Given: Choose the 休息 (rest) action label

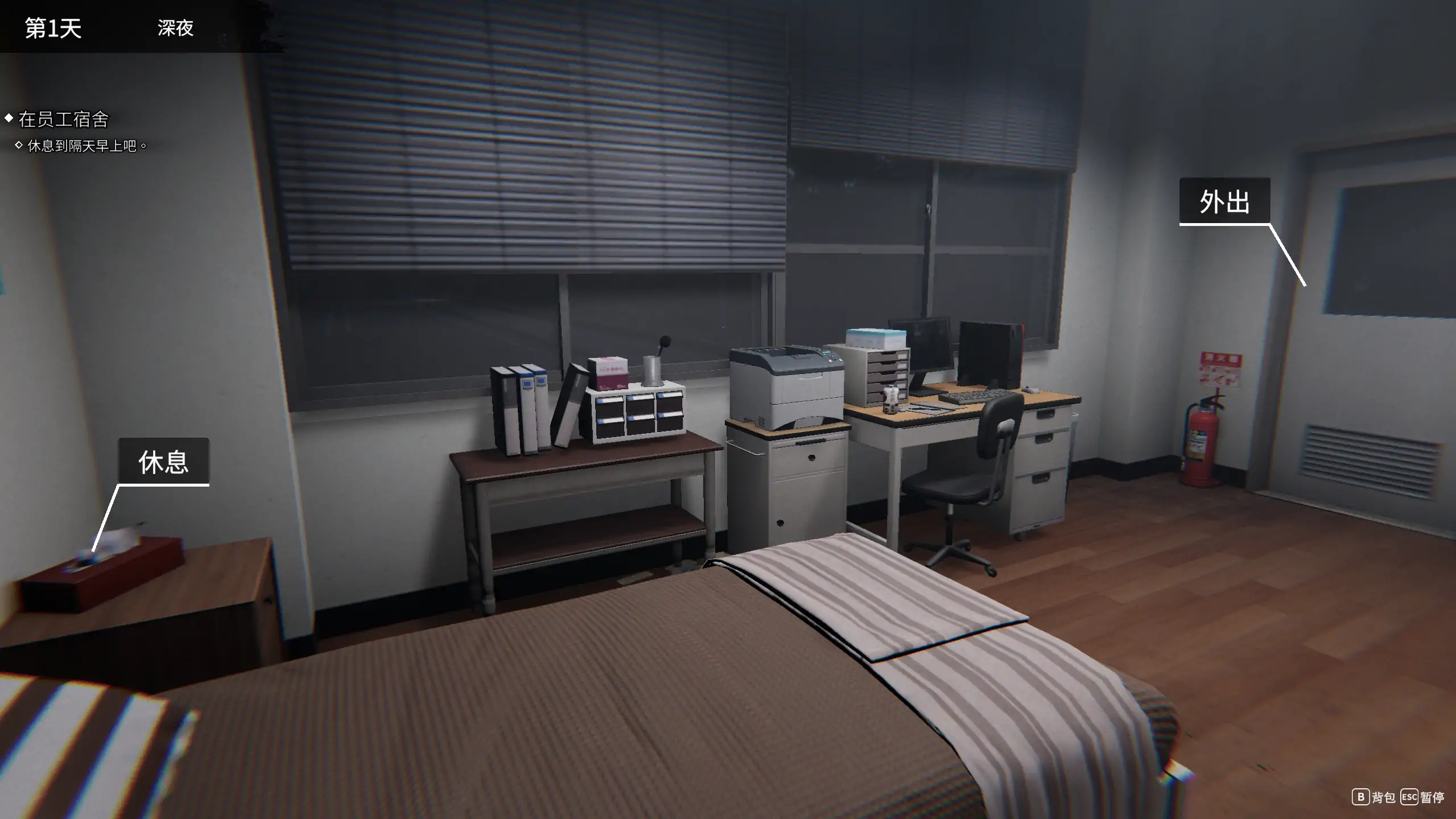Looking at the screenshot, I should [163, 462].
